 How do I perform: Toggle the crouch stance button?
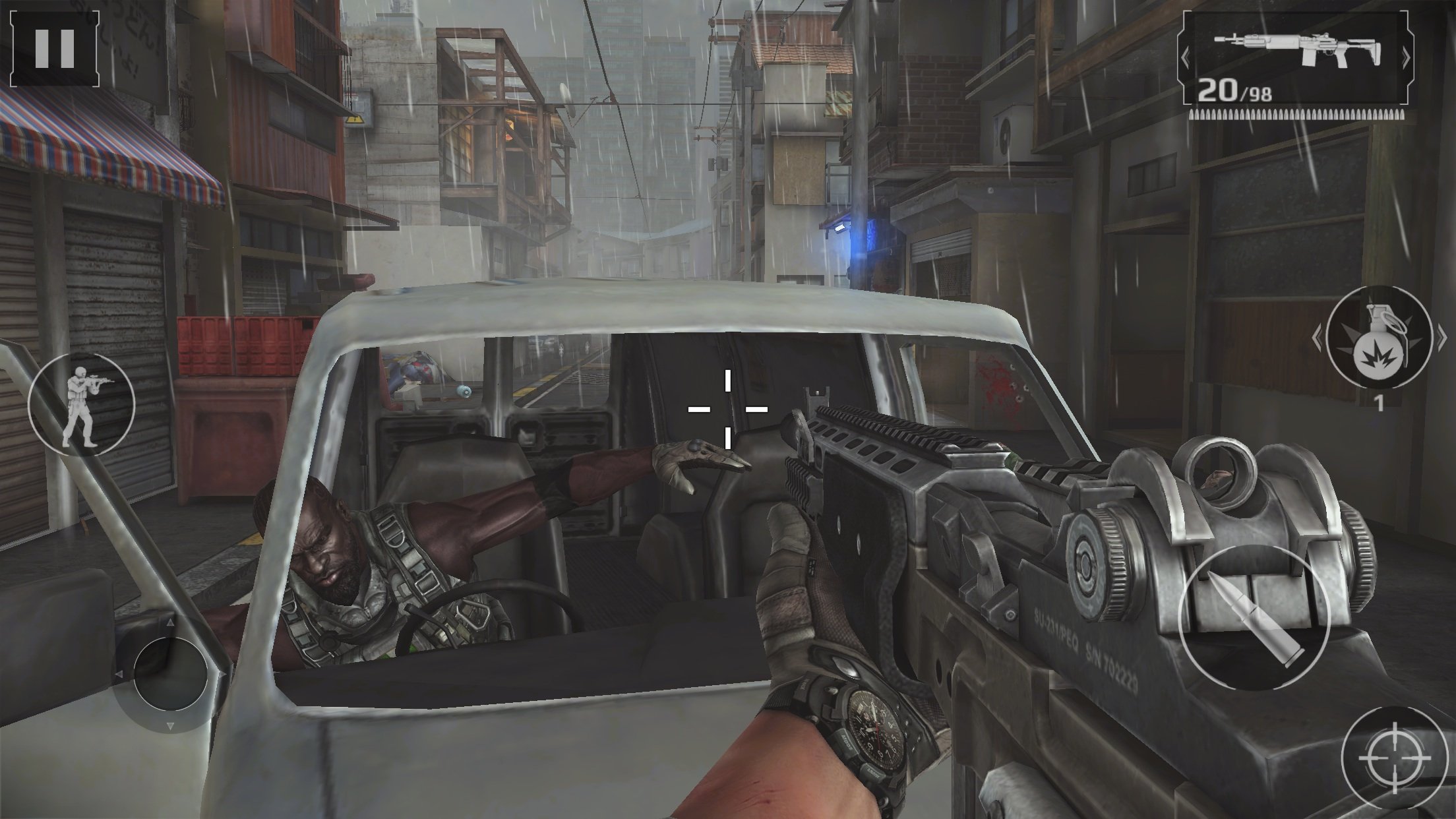[x=82, y=405]
